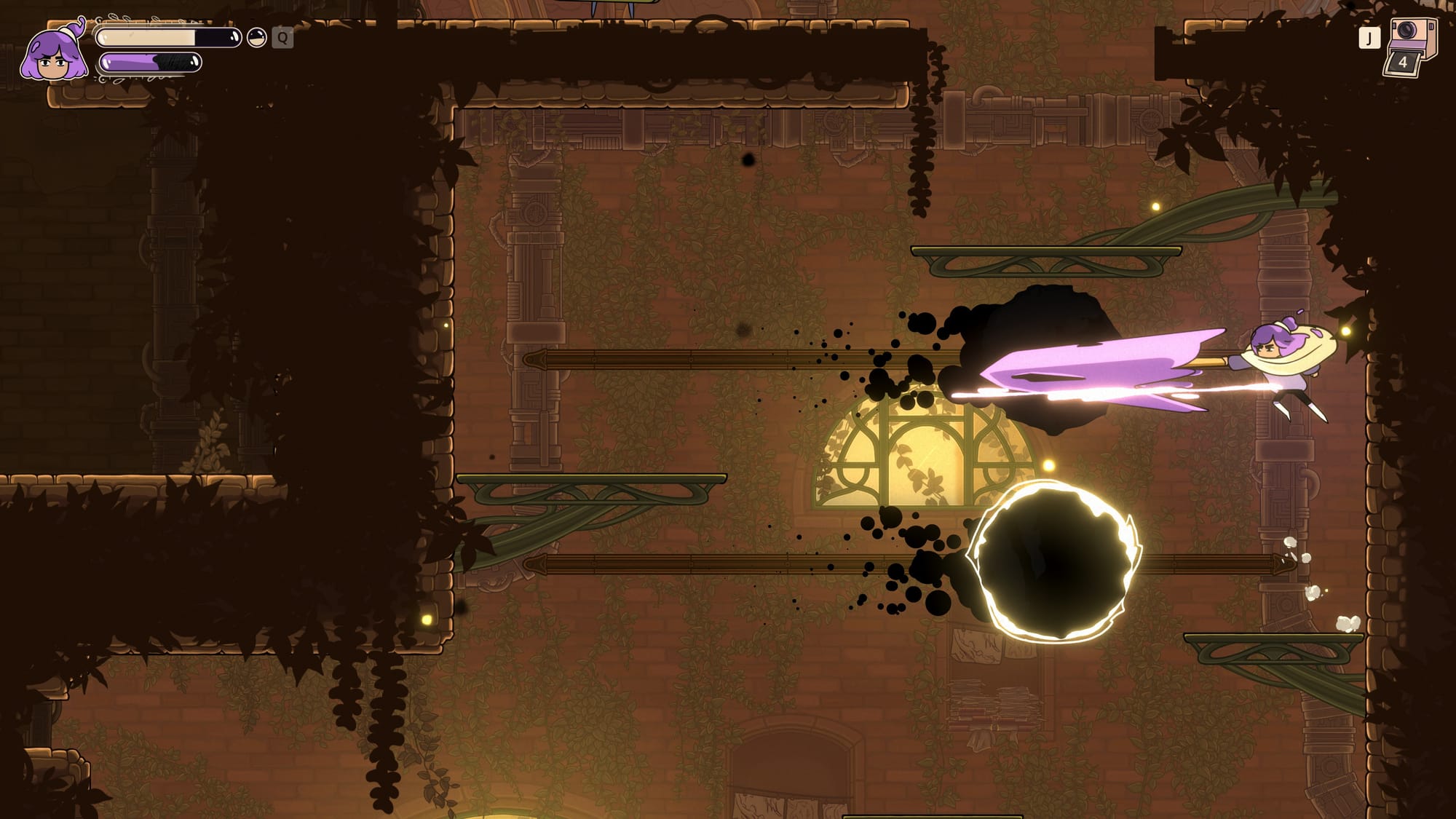Click the purple-haired character portrait
The width and height of the screenshot is (1456, 819).
(53, 54)
